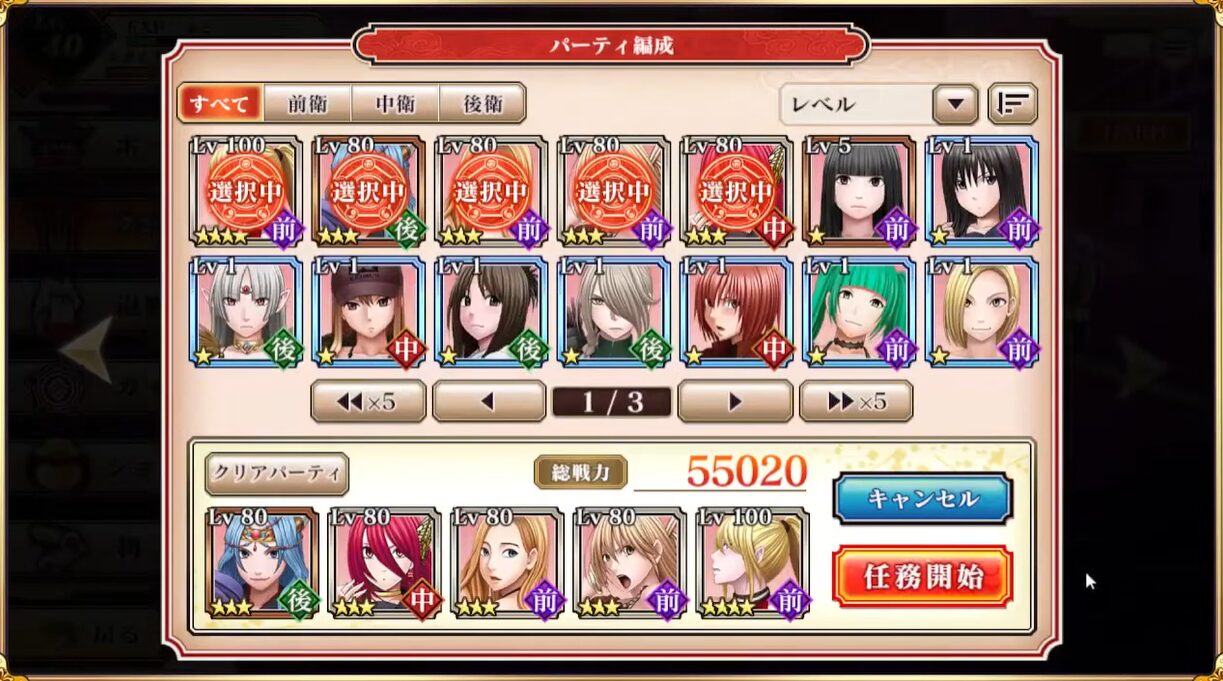The width and height of the screenshot is (1223, 681).
Task: Cancel with the キャンセル button
Action: pos(922,498)
